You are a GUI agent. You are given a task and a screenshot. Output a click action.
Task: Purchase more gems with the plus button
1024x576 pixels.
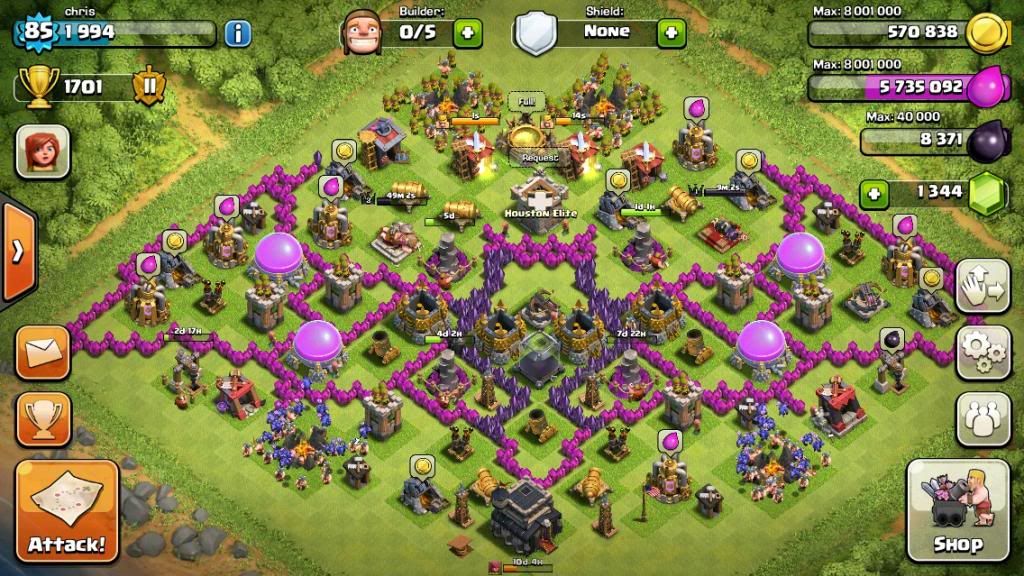874,193
